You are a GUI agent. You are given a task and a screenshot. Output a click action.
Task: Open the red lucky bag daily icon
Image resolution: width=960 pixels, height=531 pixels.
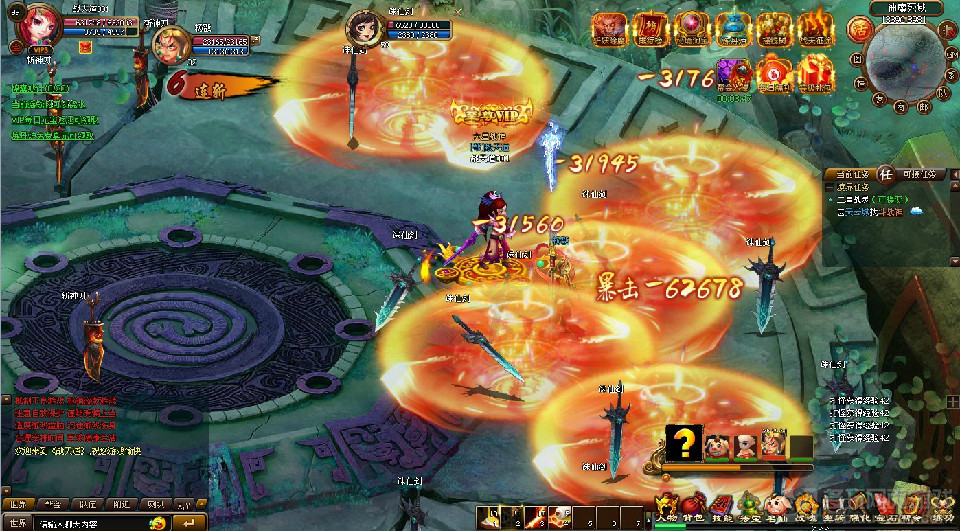pyautogui.click(x=772, y=71)
